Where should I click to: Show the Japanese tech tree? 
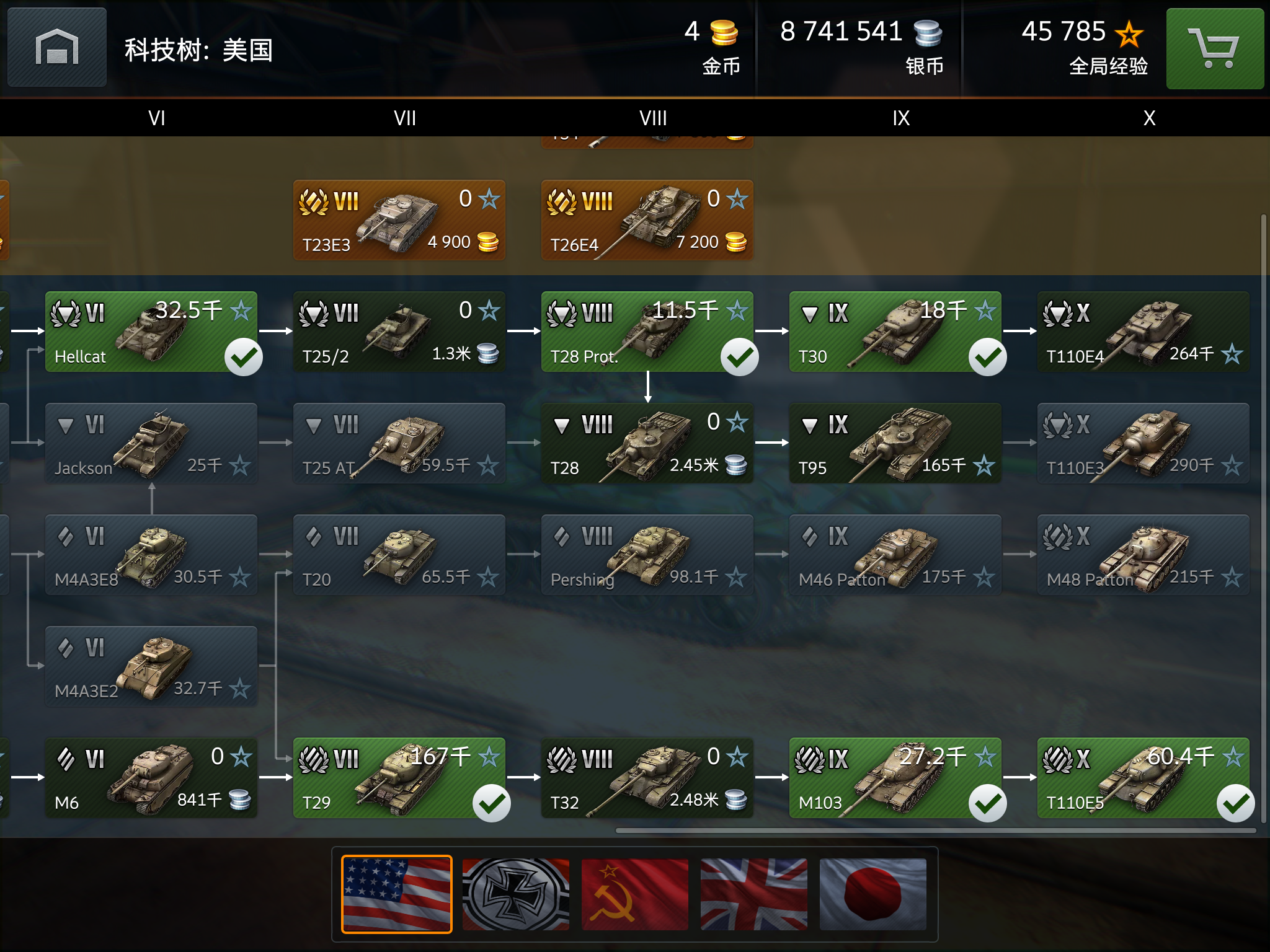tap(873, 894)
